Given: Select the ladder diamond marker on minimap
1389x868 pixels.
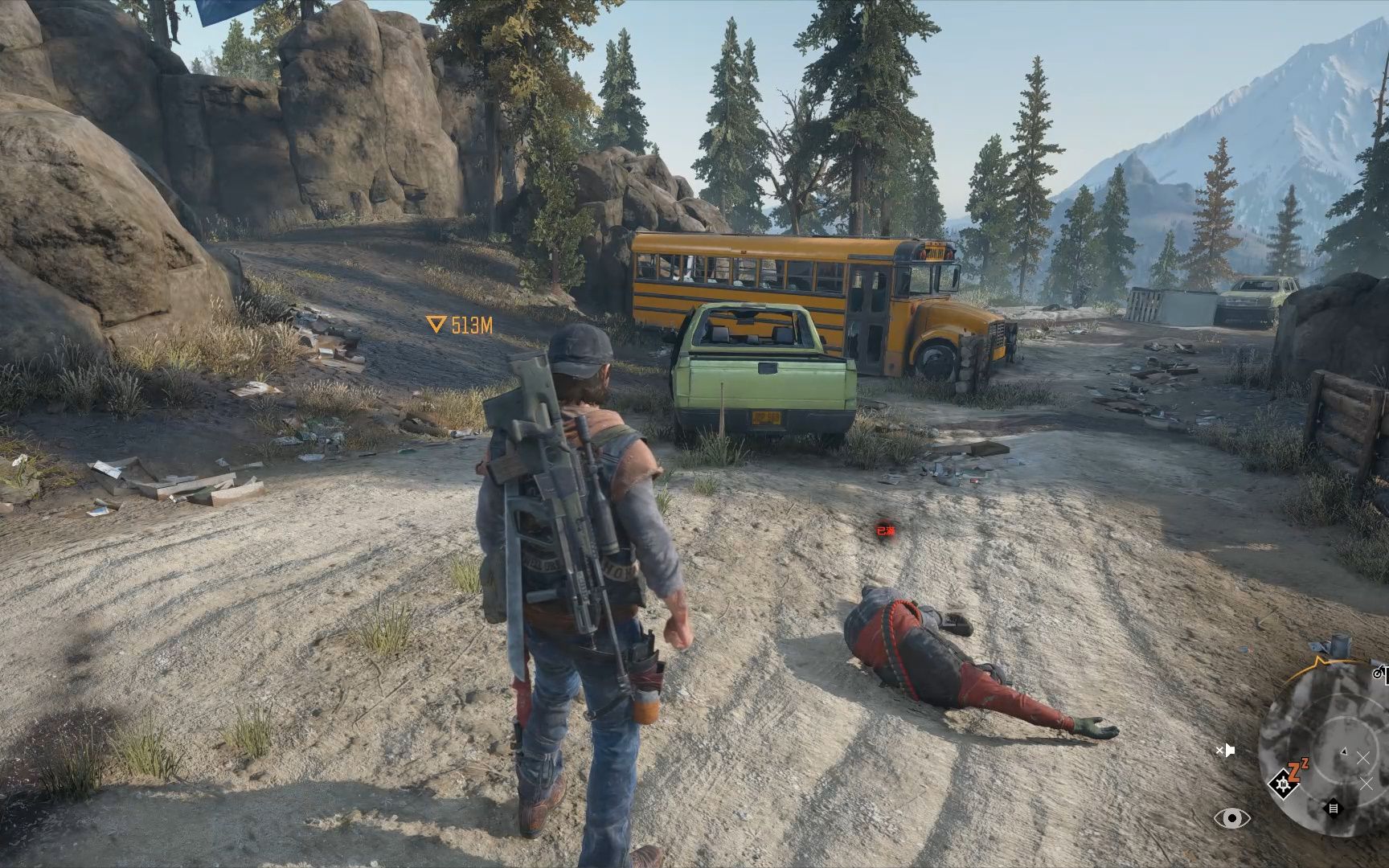Looking at the screenshot, I should (1334, 808).
